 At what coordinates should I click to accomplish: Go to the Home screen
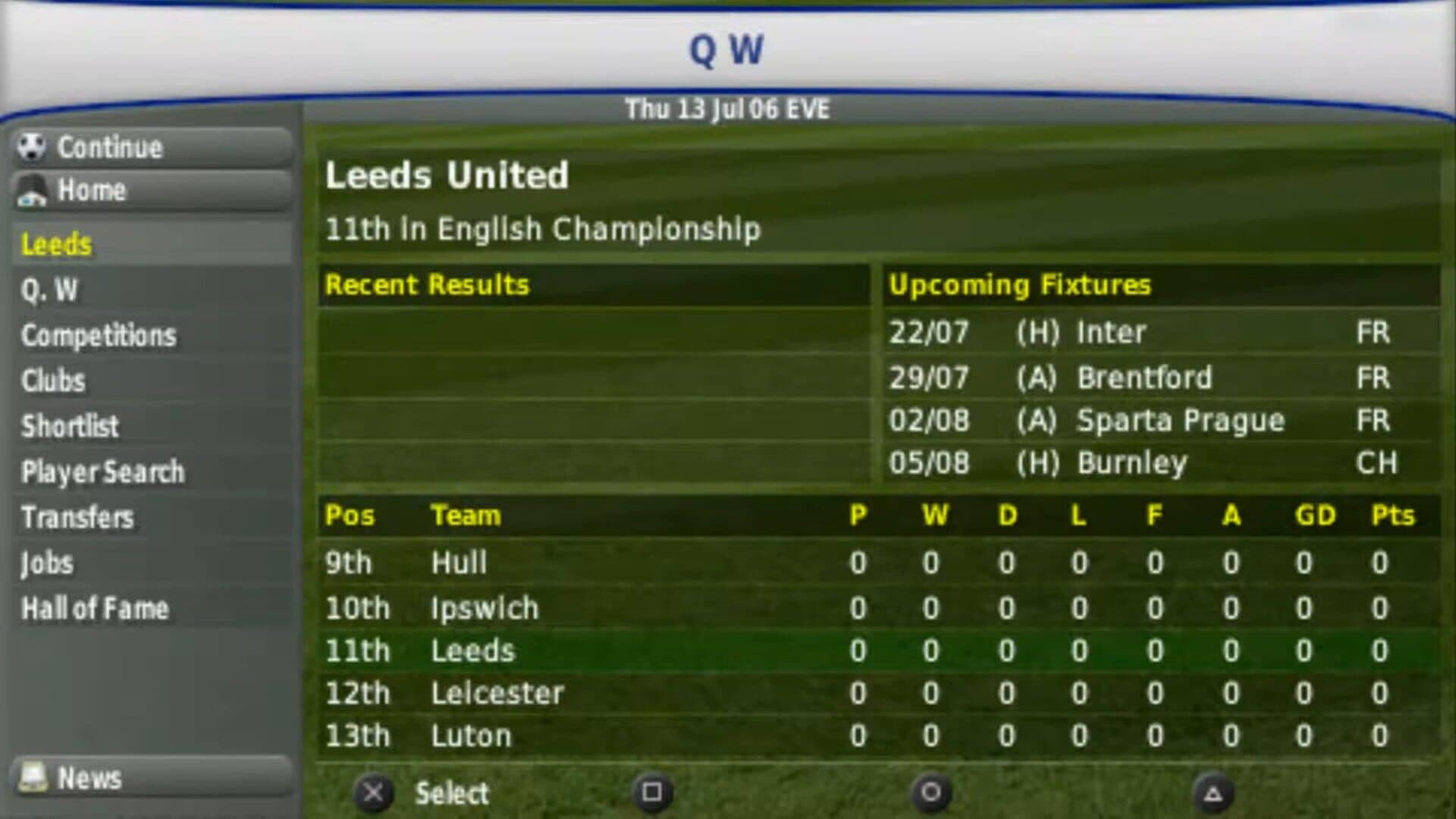152,190
